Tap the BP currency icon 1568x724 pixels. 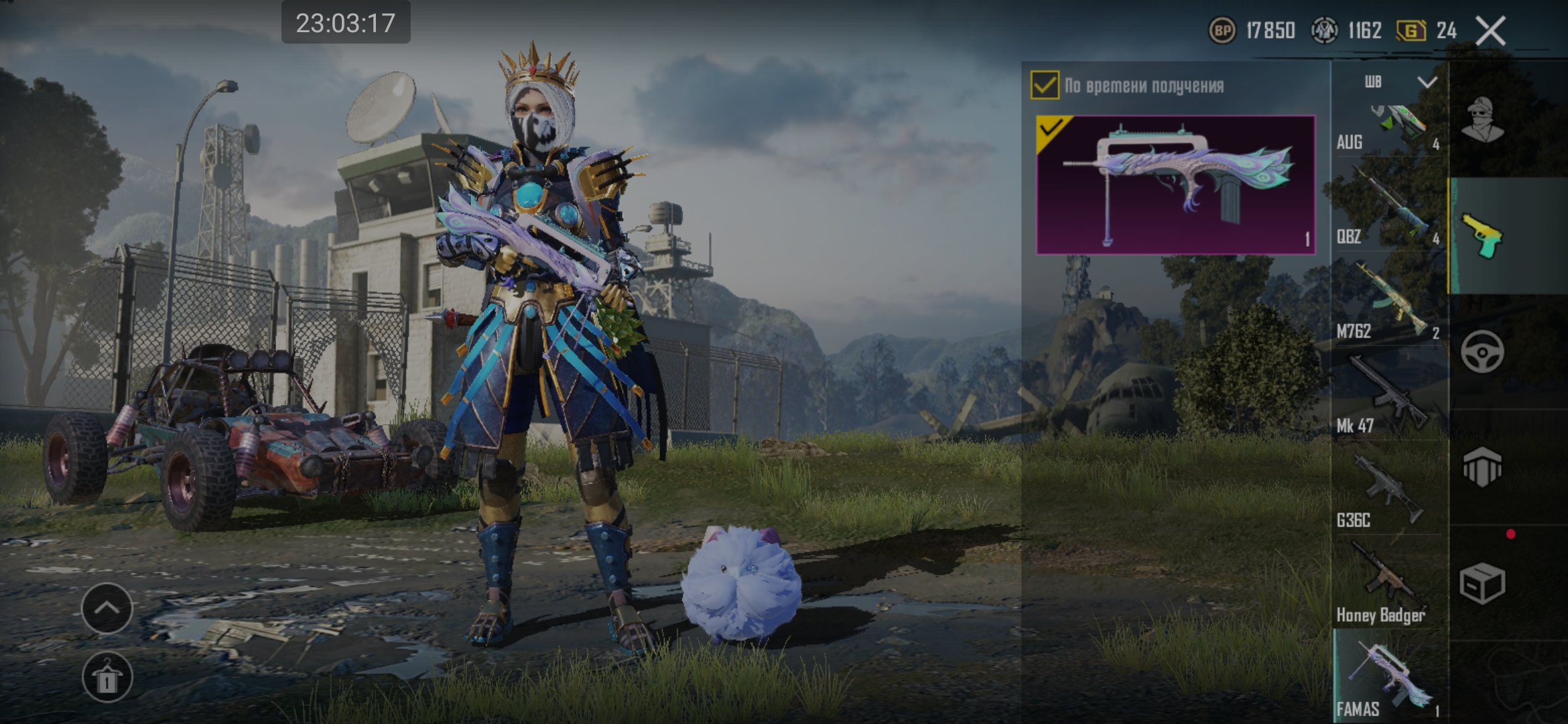1222,31
